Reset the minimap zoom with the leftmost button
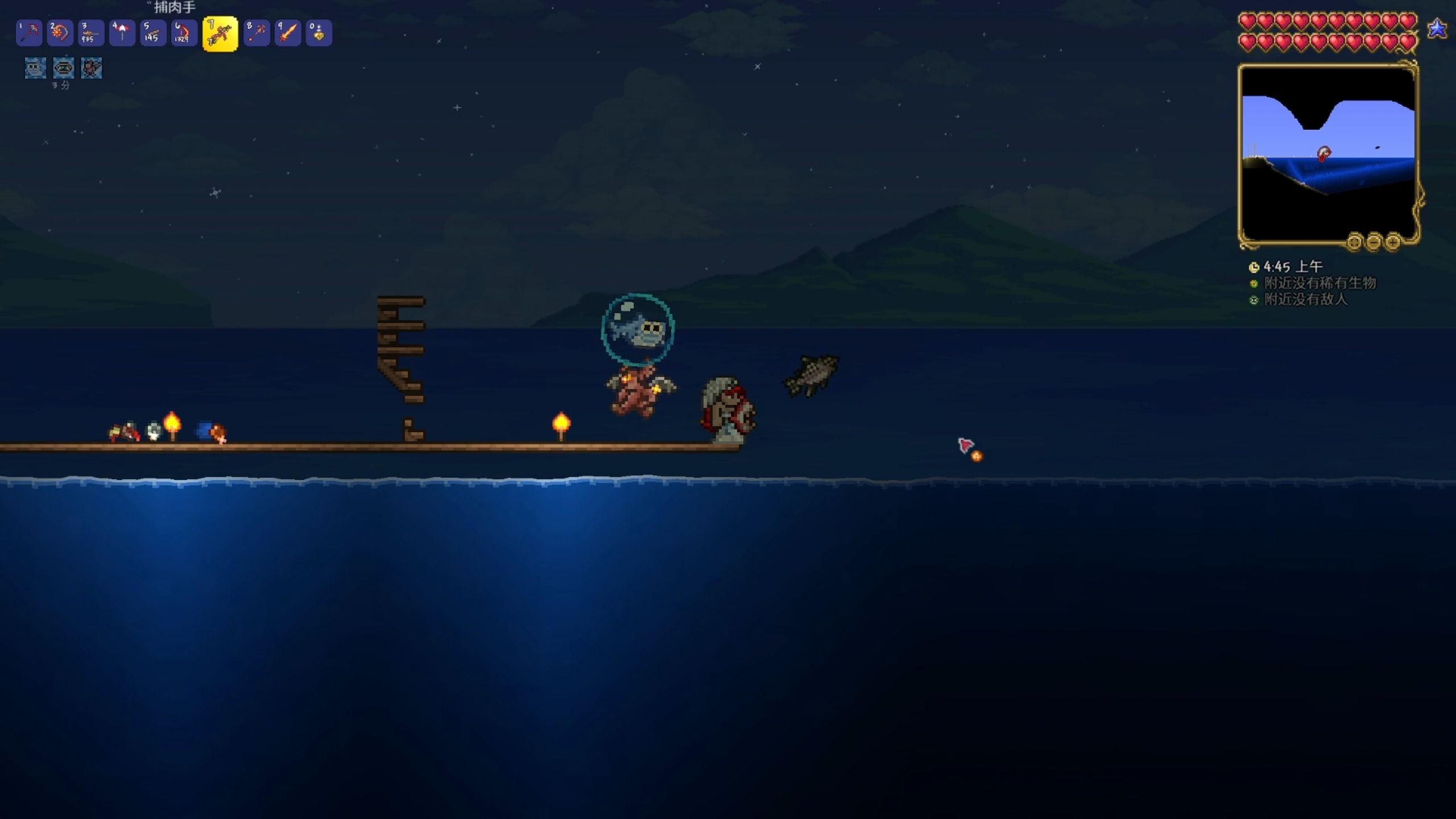Screen dimensions: 1456x819 1354,242
